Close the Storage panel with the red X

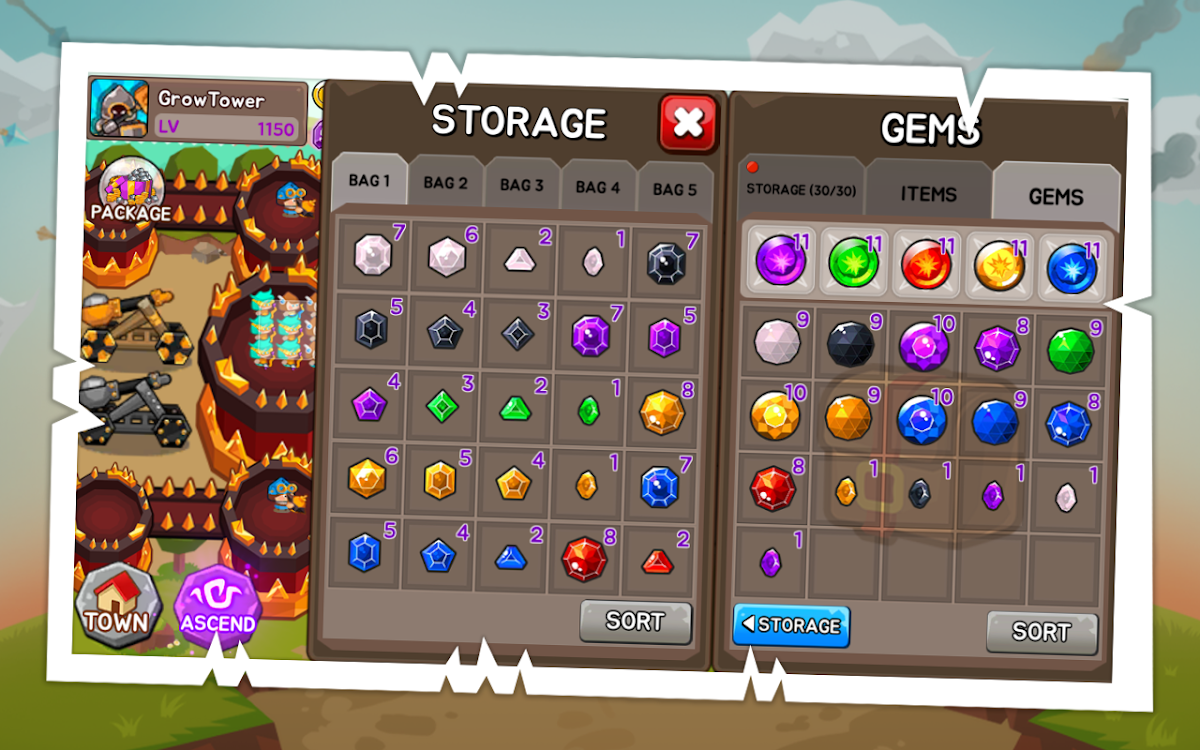687,122
